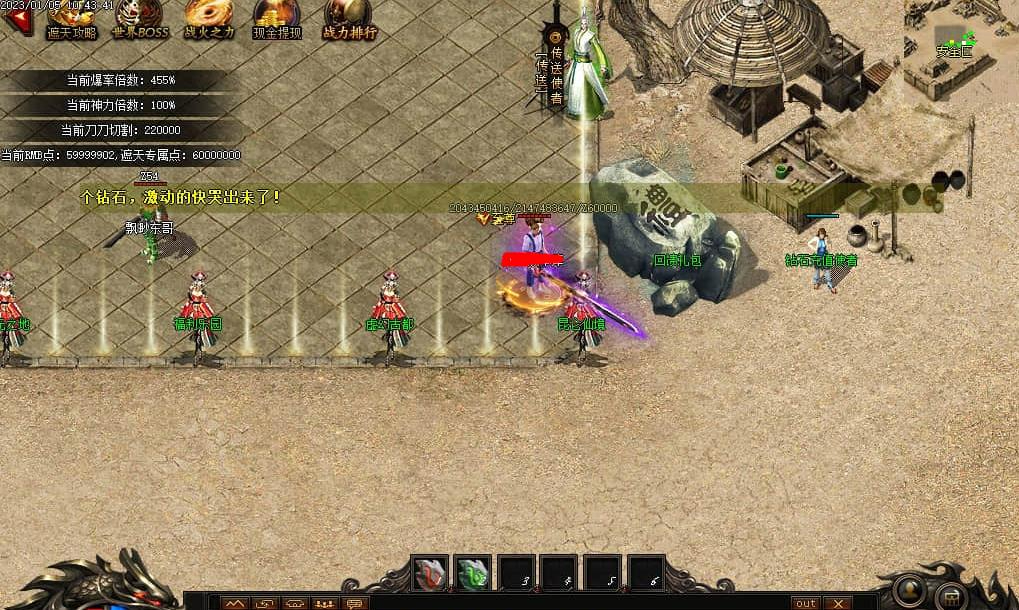Open 现金提现 cash withdrawal

277,17
